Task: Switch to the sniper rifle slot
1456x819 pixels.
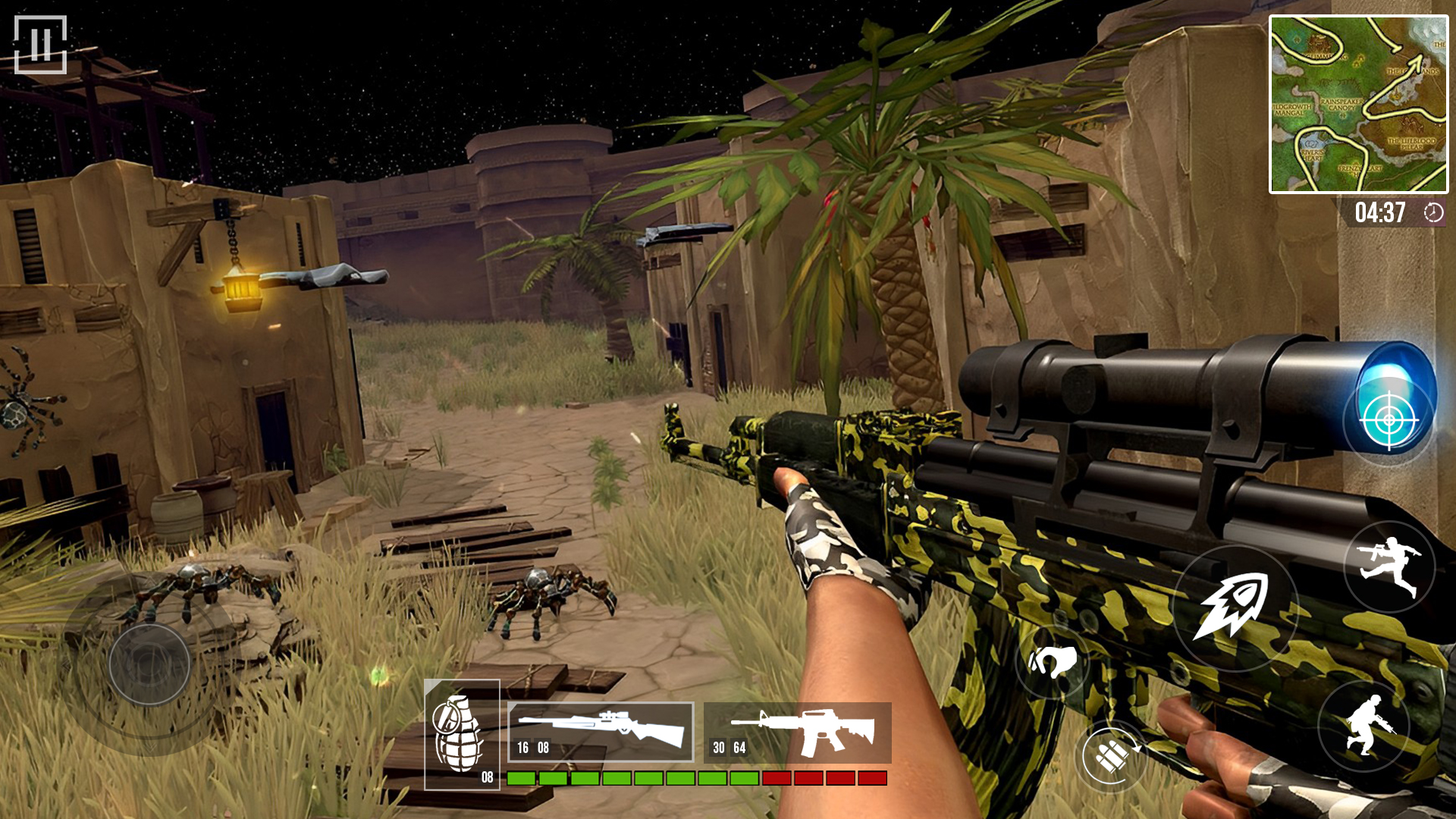Action: 601,732
